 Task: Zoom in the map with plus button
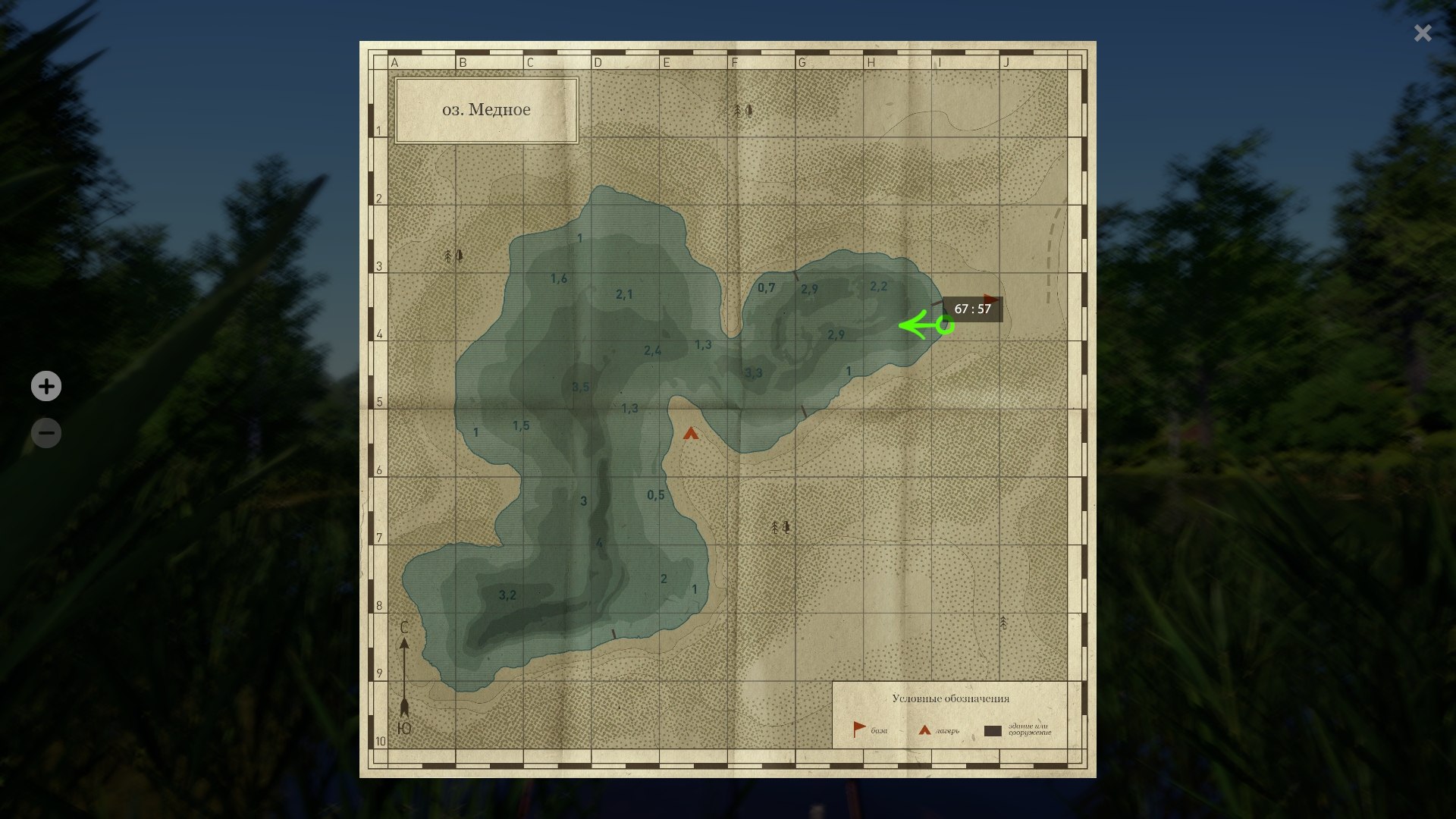46,387
